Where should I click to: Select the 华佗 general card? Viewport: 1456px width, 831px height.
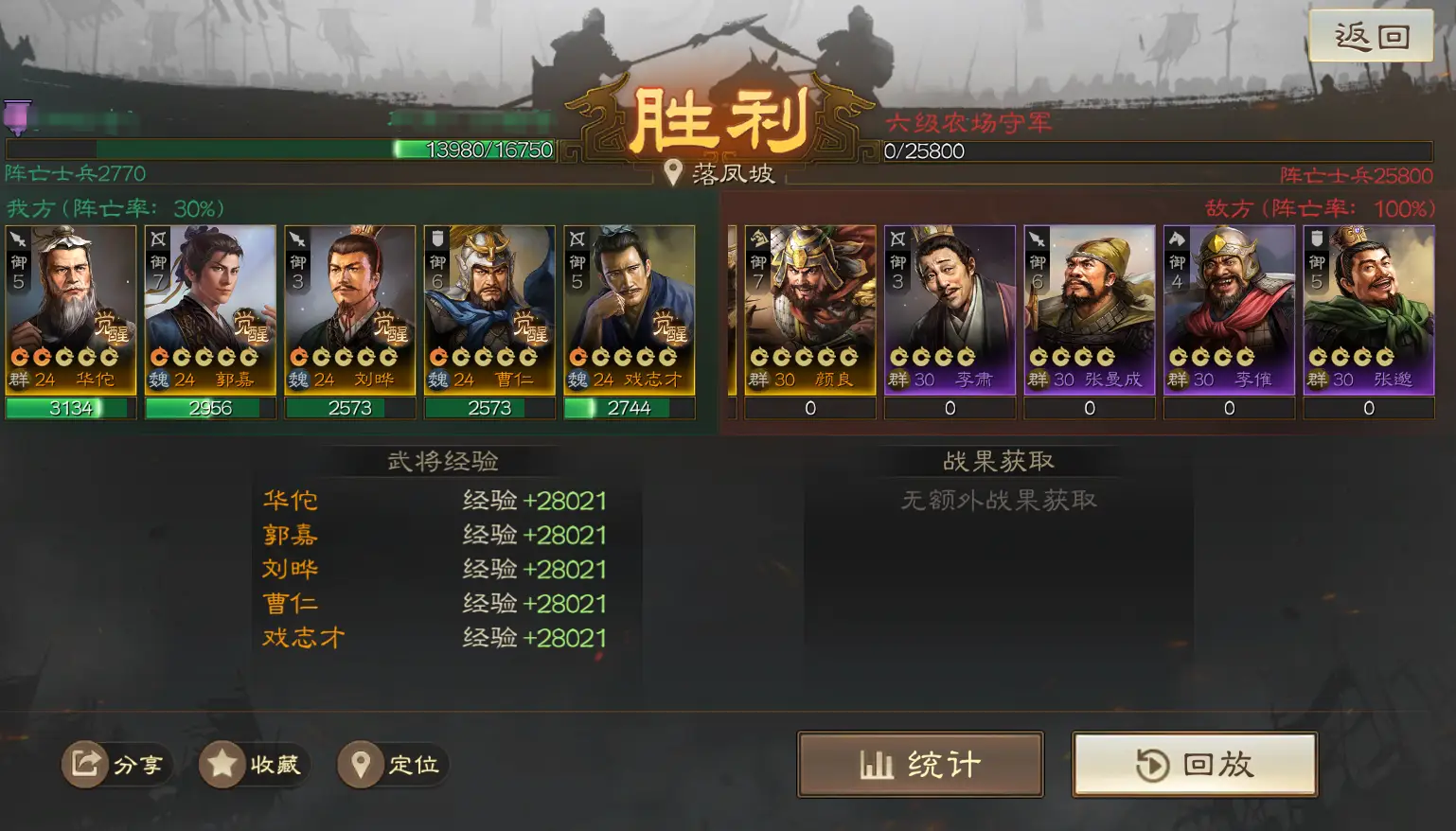[x=71, y=309]
